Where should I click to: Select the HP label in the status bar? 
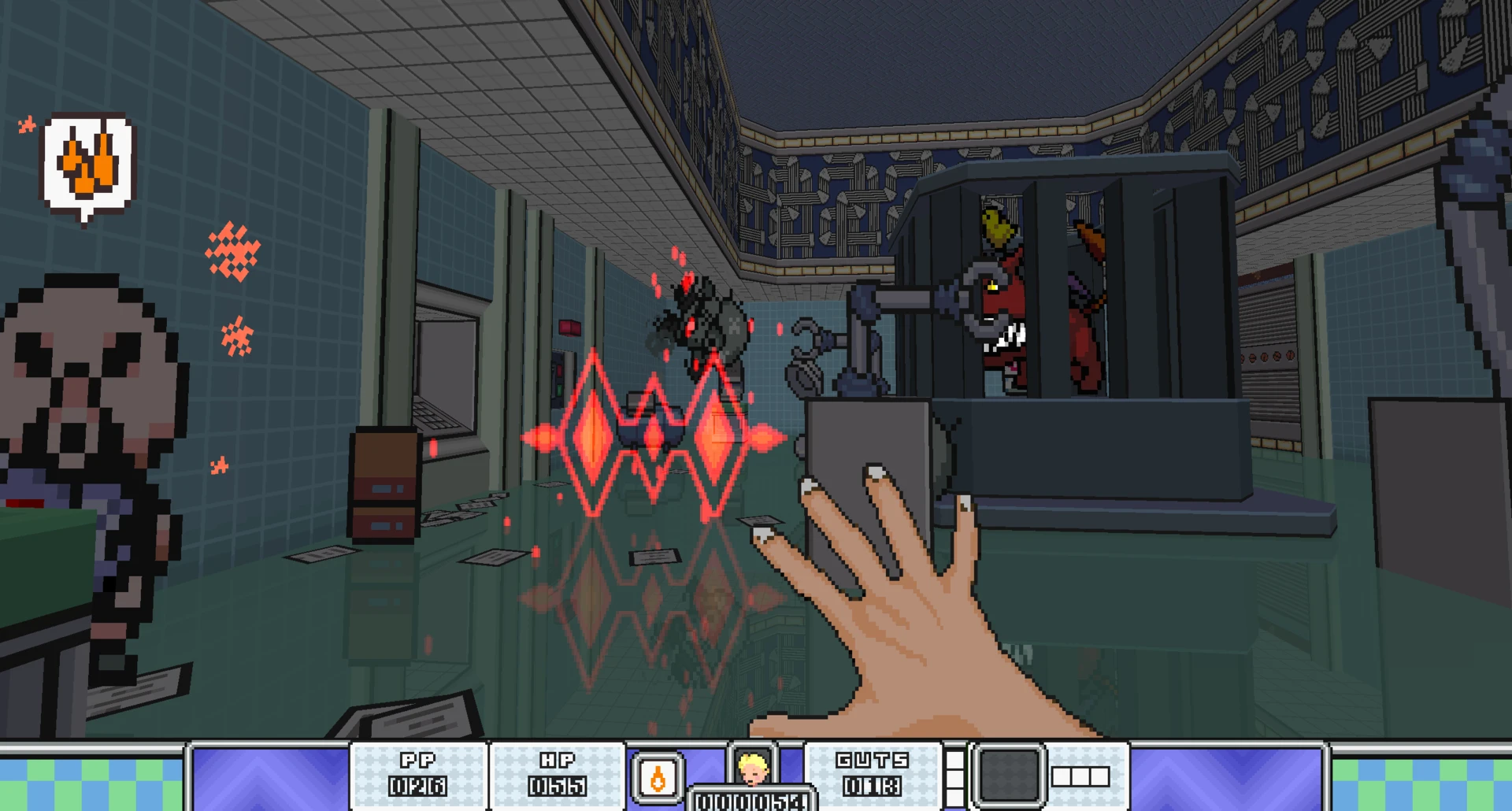556,761
